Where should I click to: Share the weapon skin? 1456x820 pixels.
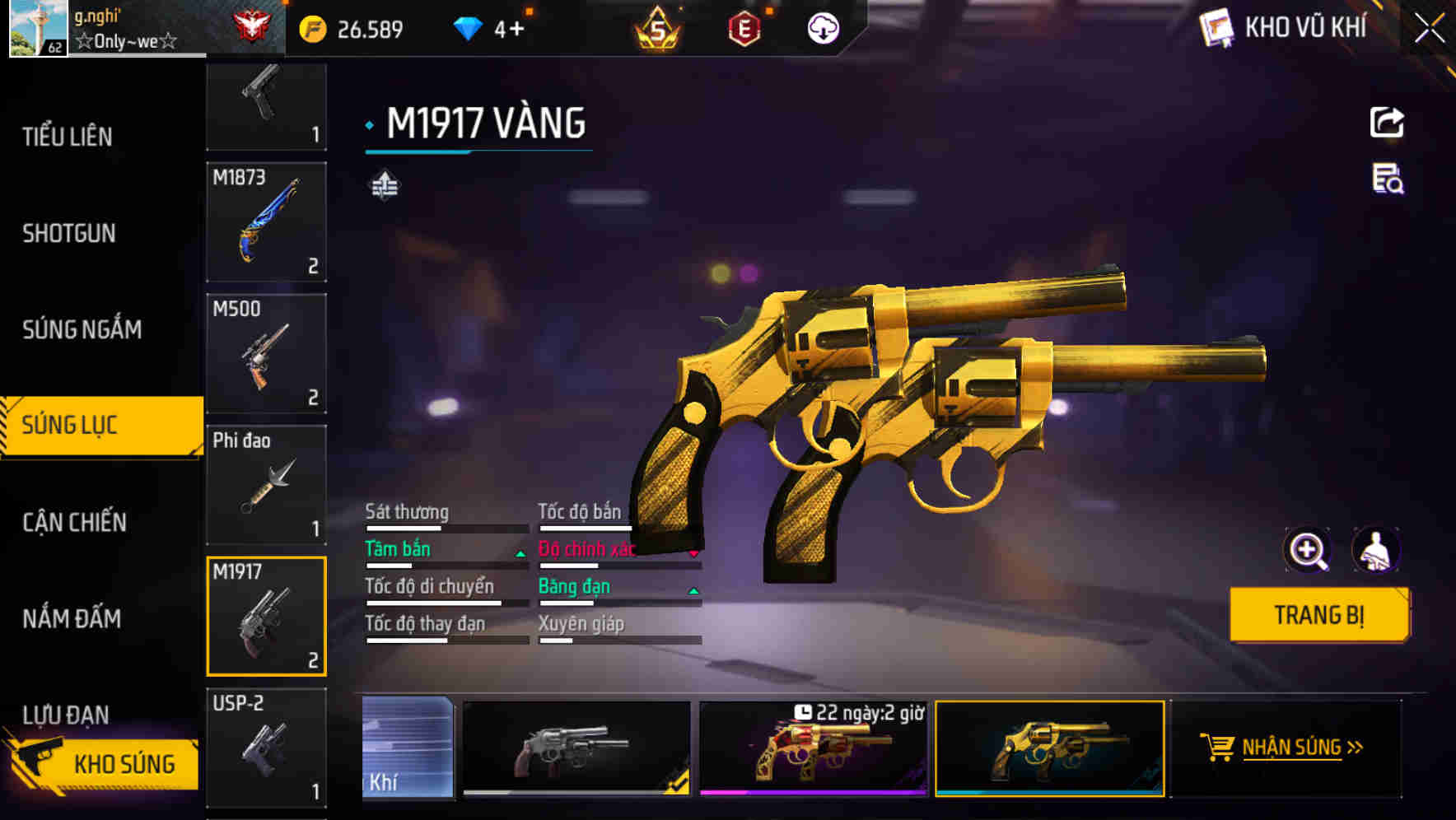pyautogui.click(x=1387, y=123)
